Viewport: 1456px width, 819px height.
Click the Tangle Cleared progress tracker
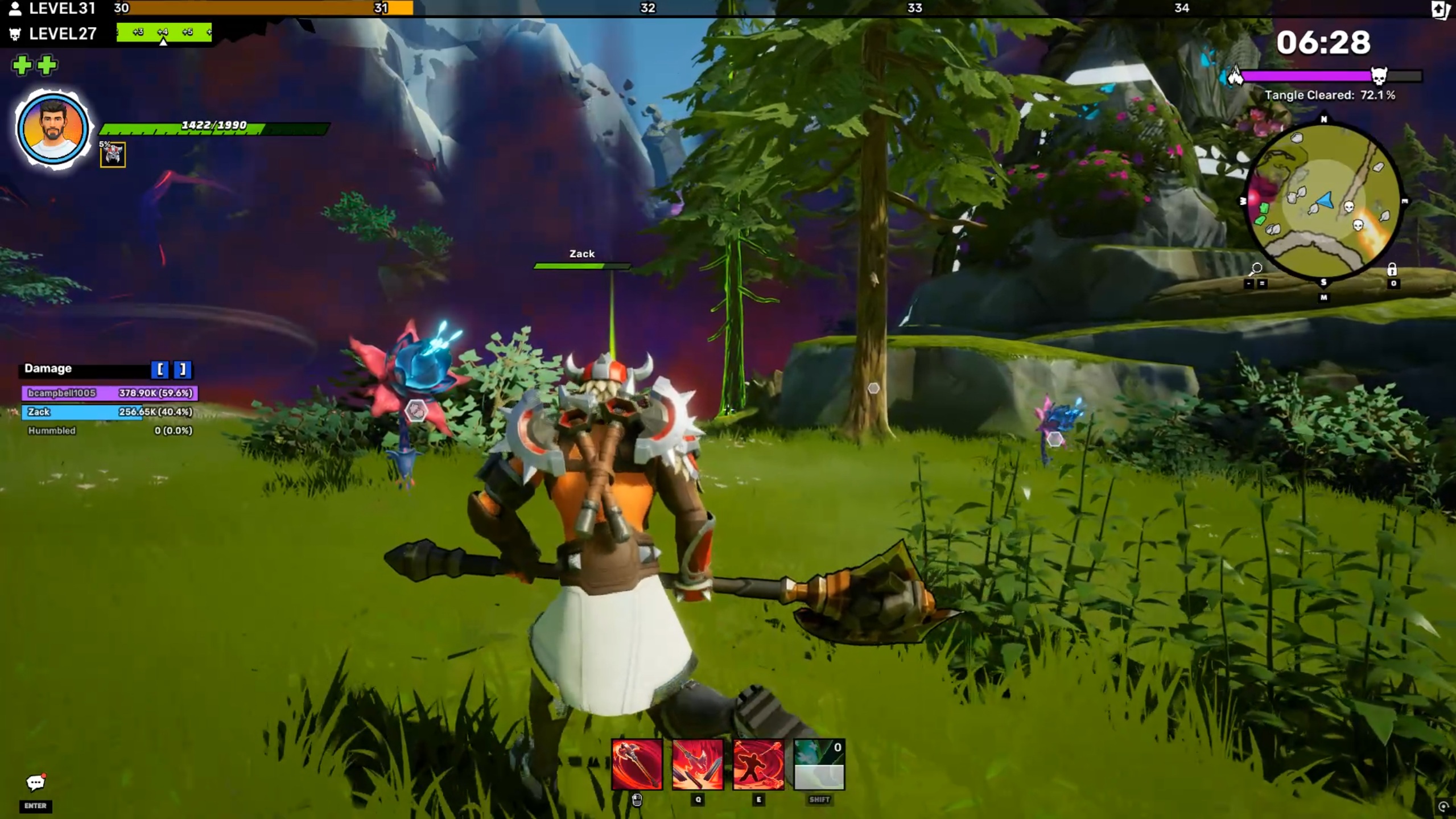(x=1330, y=95)
